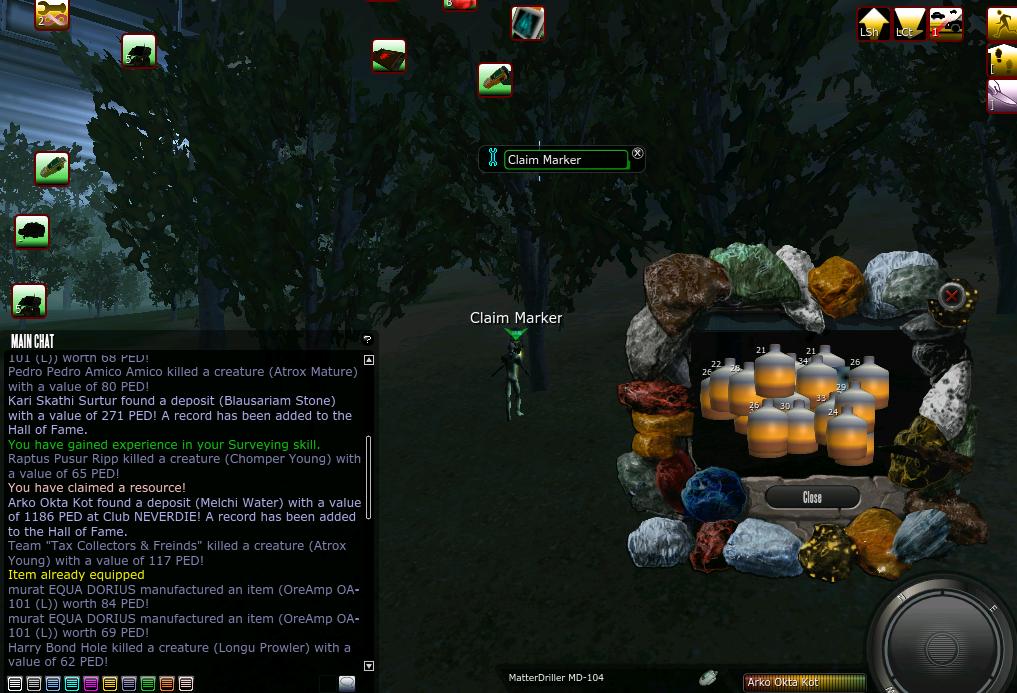
Task: Dismiss the mining panel with red X
Action: [952, 295]
